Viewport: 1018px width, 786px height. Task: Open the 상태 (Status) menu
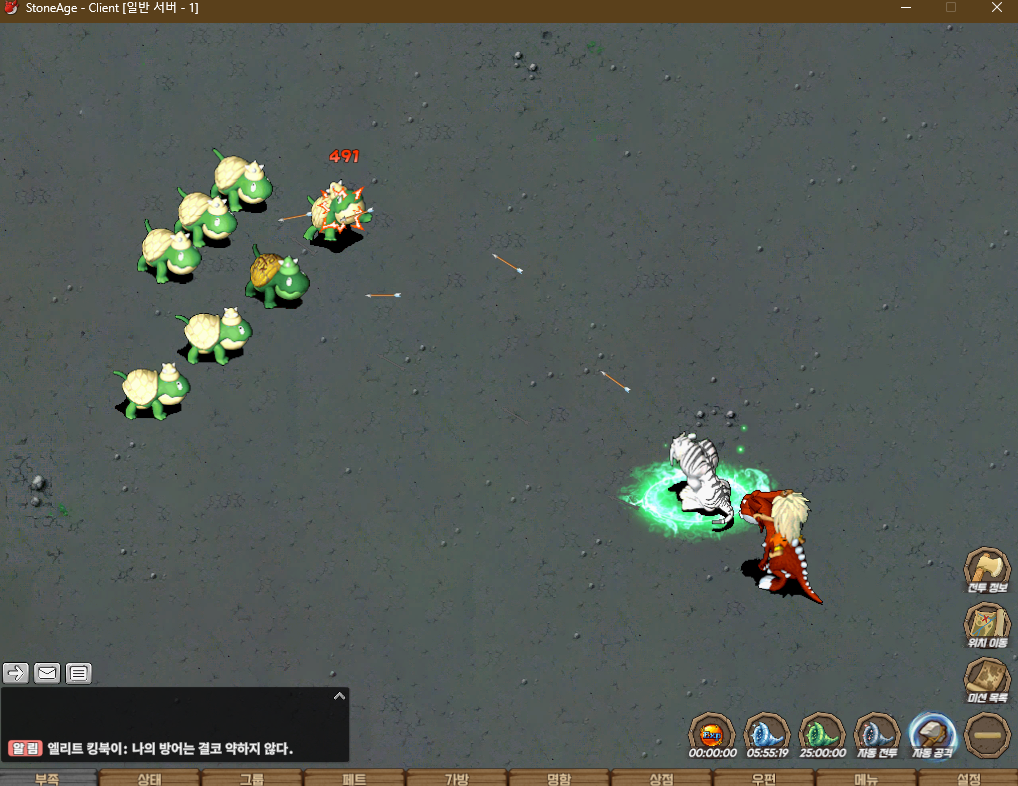(x=150, y=778)
